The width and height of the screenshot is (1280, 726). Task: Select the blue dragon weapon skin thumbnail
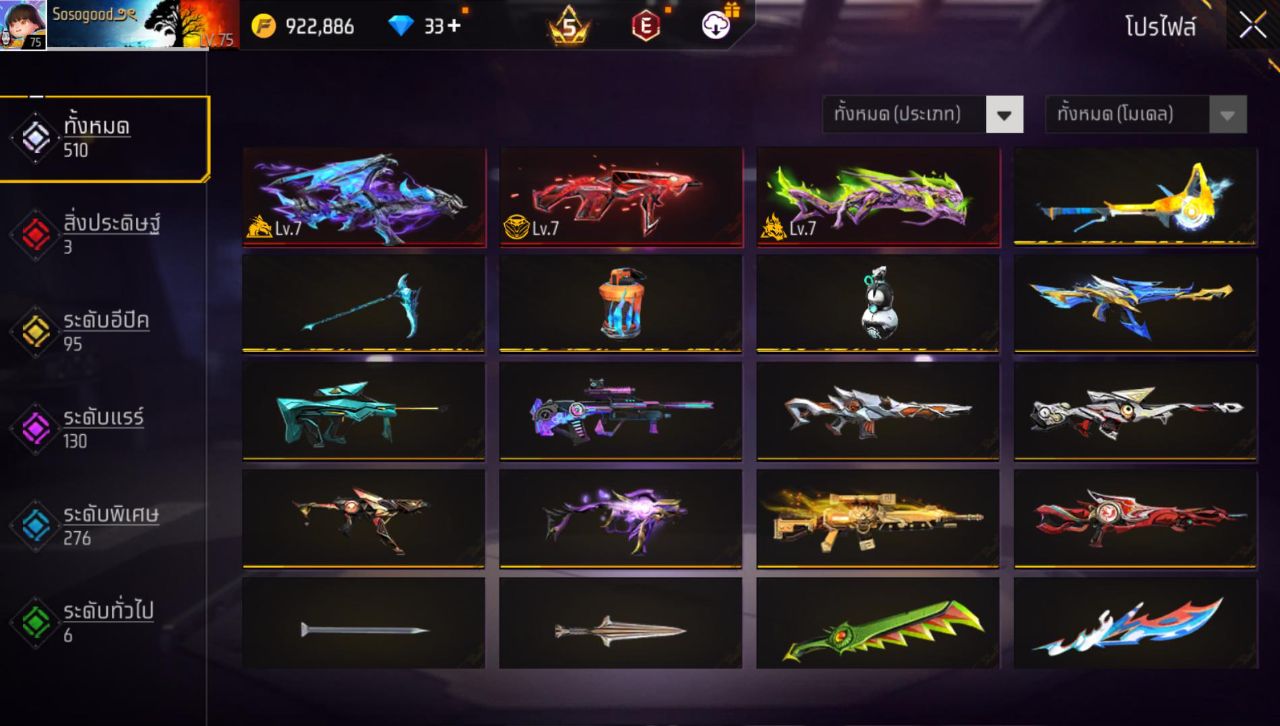coord(363,195)
